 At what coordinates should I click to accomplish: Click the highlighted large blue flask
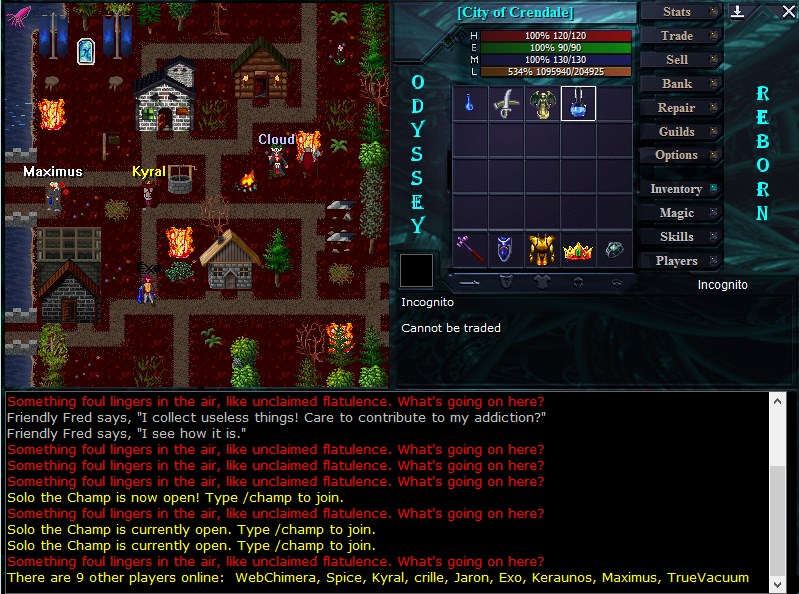pos(578,103)
